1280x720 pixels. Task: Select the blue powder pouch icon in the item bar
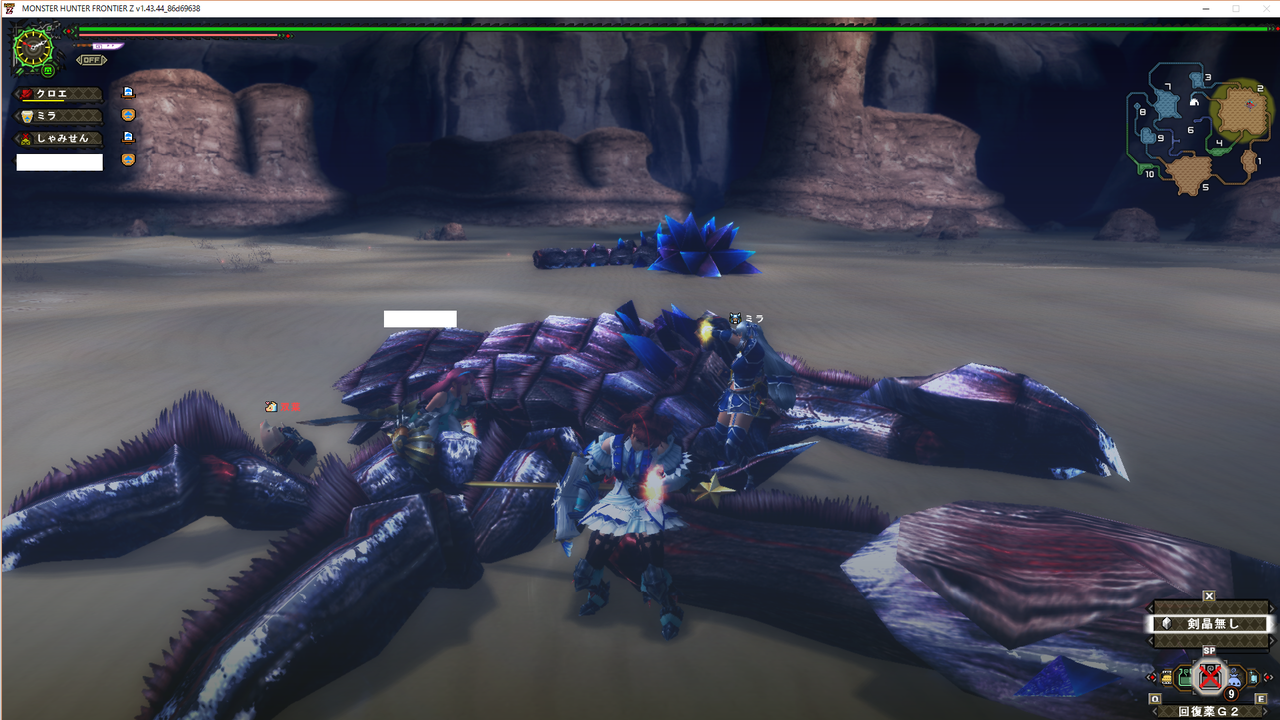[x=1235, y=678]
